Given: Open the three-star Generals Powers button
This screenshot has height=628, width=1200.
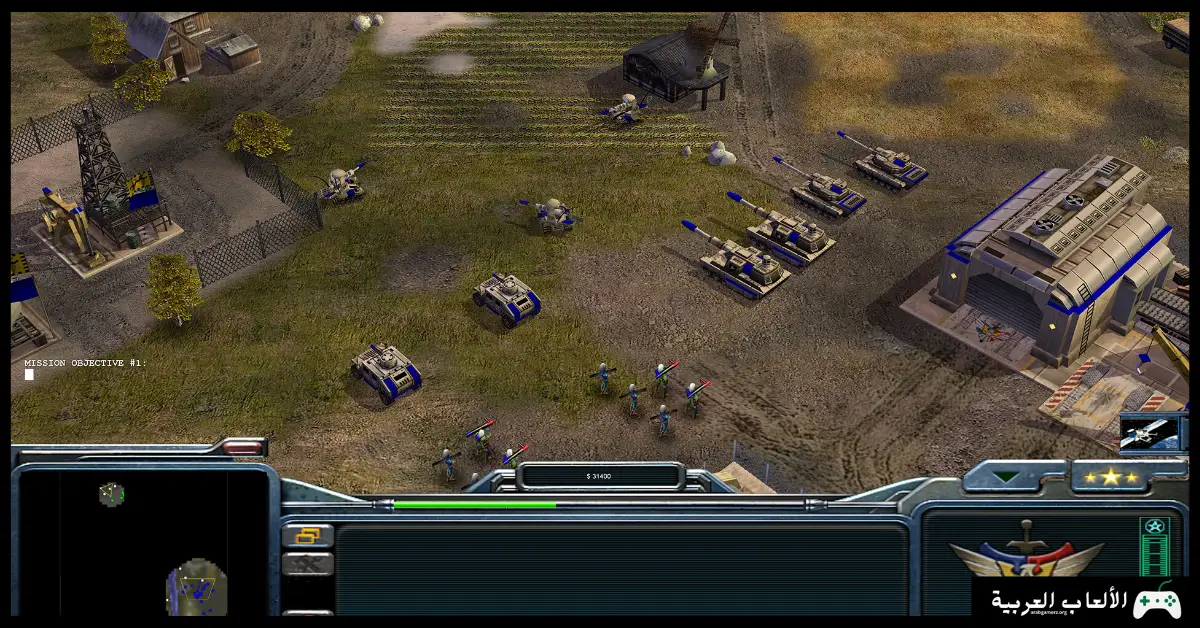Looking at the screenshot, I should 1109,477.
